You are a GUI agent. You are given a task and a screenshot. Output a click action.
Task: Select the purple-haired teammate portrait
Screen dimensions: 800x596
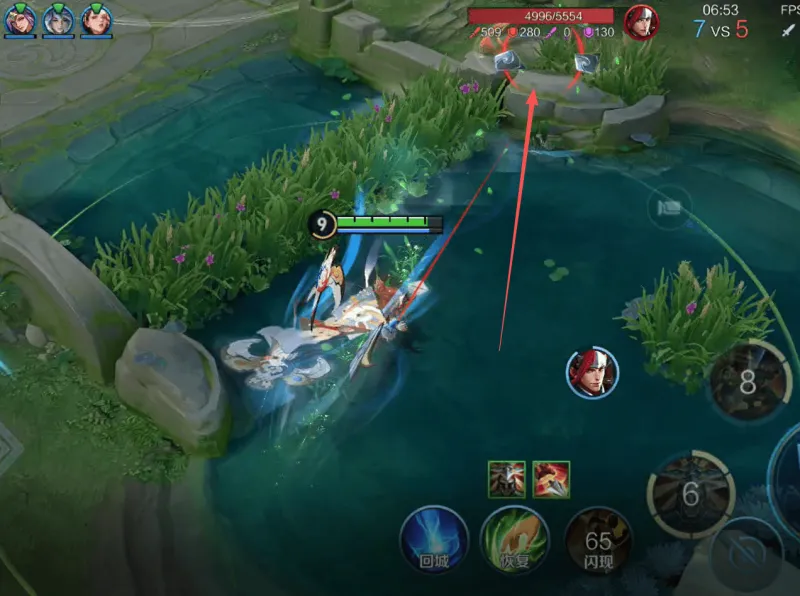pos(21,19)
